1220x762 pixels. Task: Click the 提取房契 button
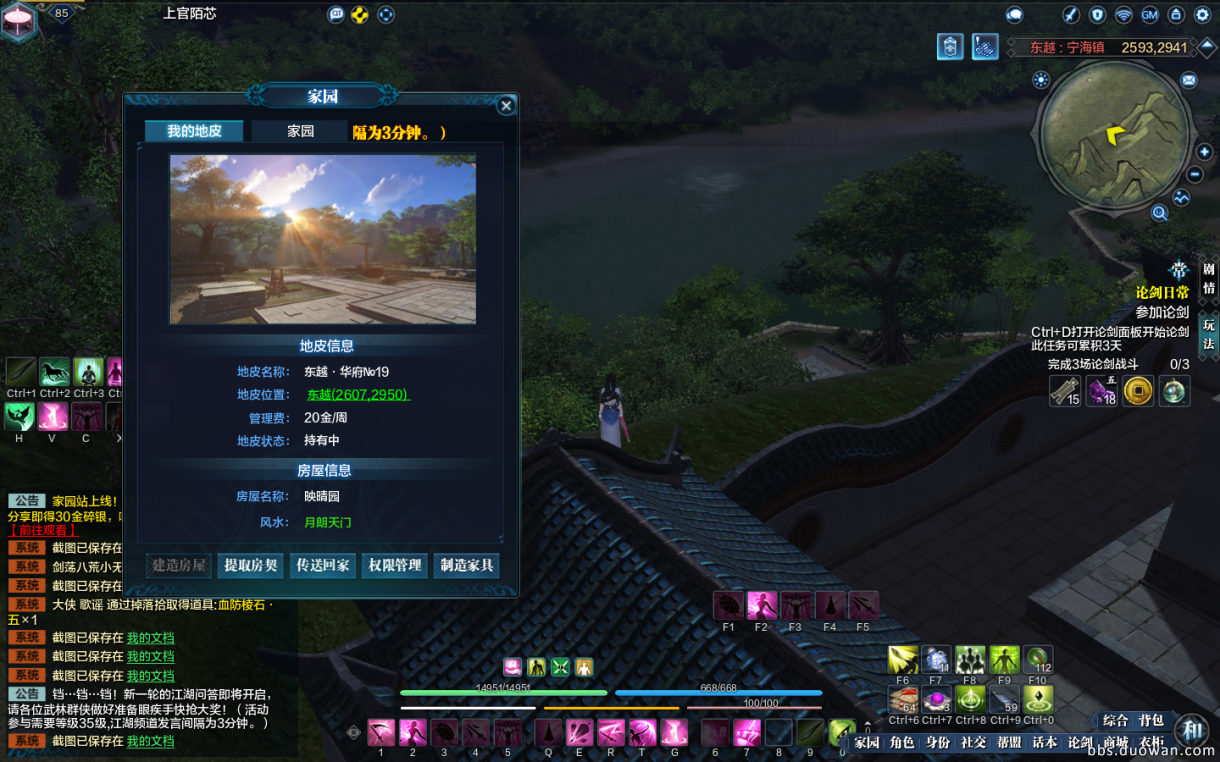coord(251,565)
